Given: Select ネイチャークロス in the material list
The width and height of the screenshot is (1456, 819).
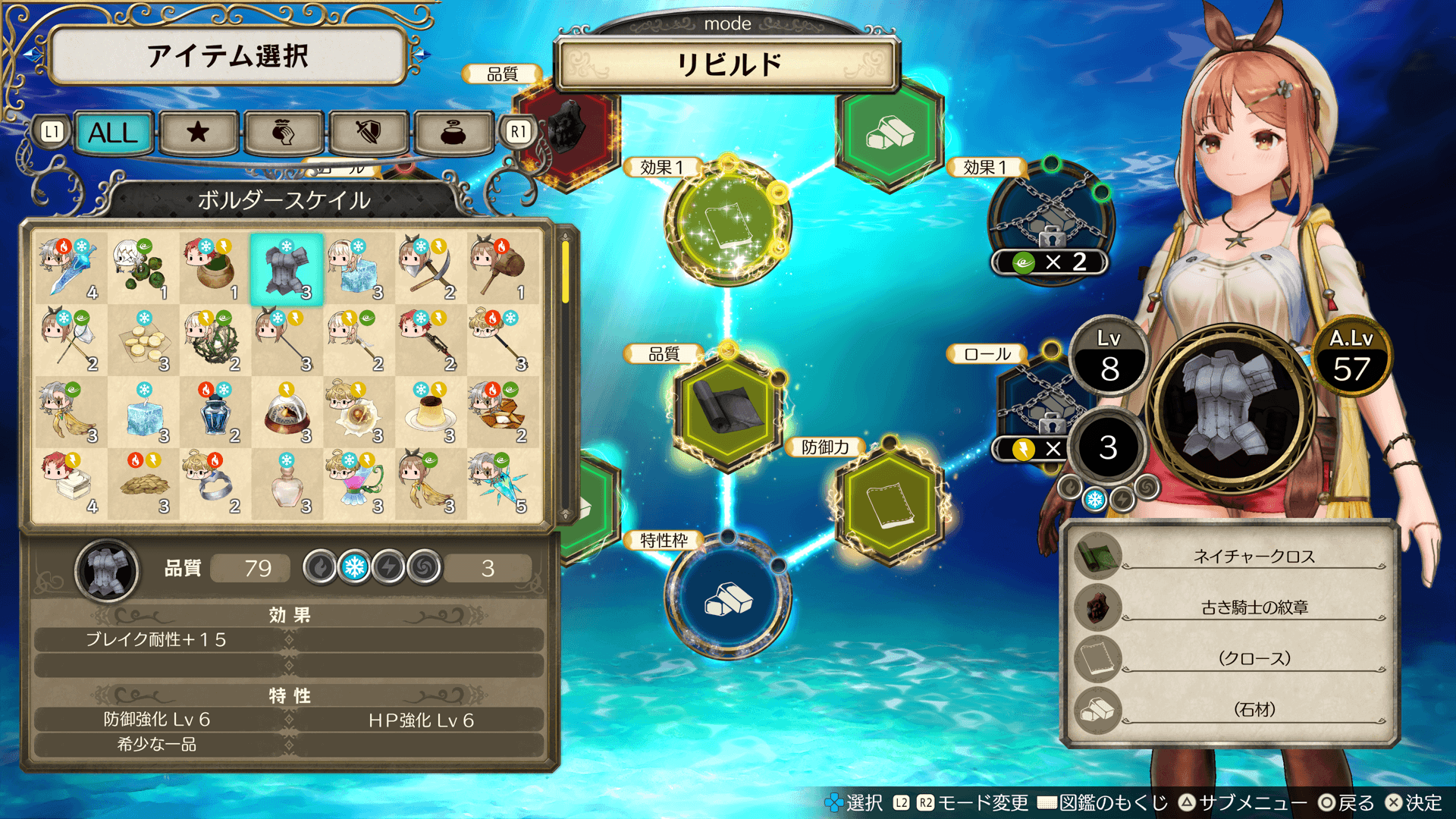Looking at the screenshot, I should click(x=1254, y=557).
